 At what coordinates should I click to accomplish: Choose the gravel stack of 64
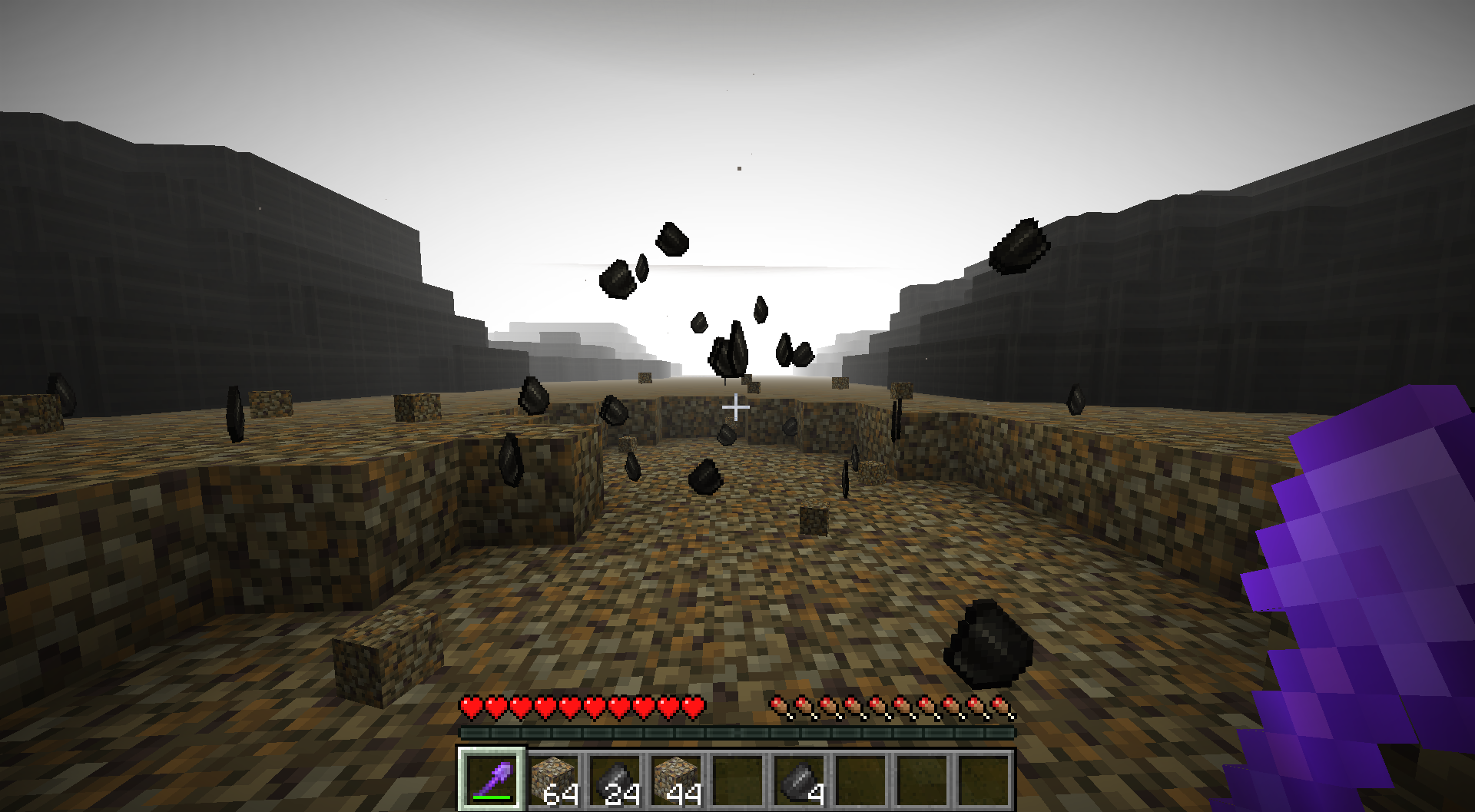click(x=554, y=777)
